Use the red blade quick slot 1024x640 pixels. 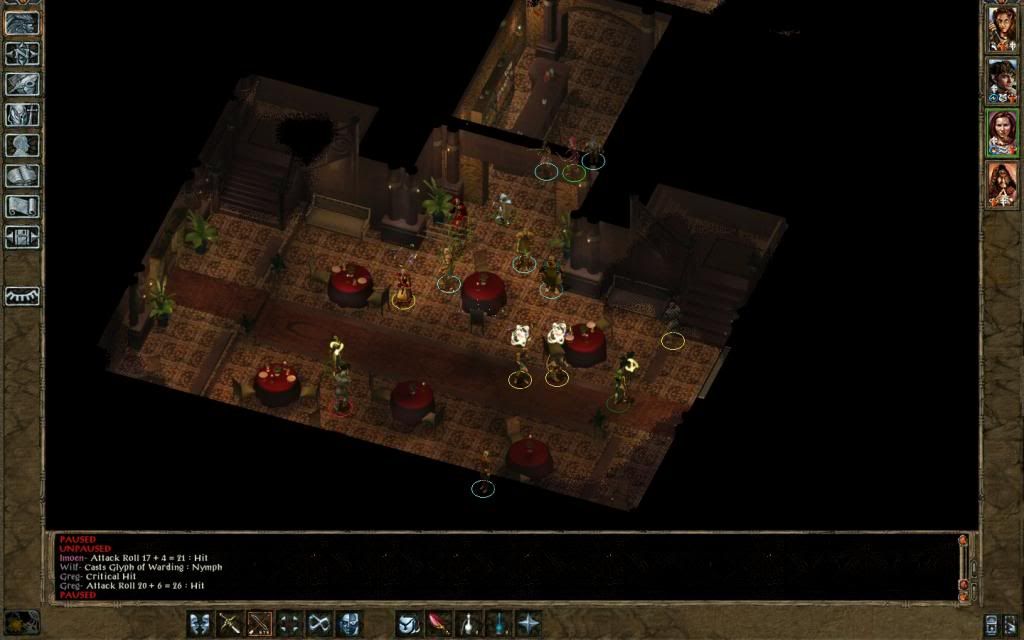point(439,623)
